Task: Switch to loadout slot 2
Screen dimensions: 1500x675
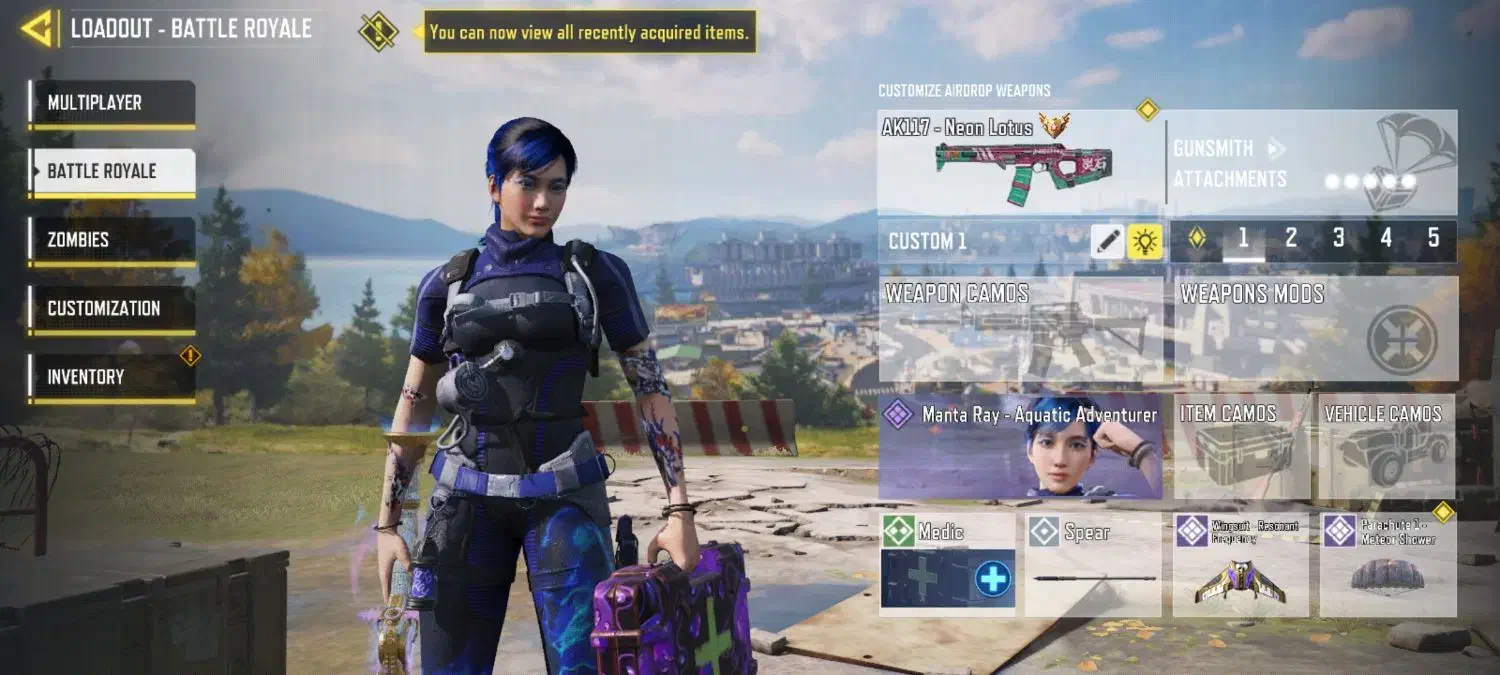Action: pyautogui.click(x=1291, y=238)
